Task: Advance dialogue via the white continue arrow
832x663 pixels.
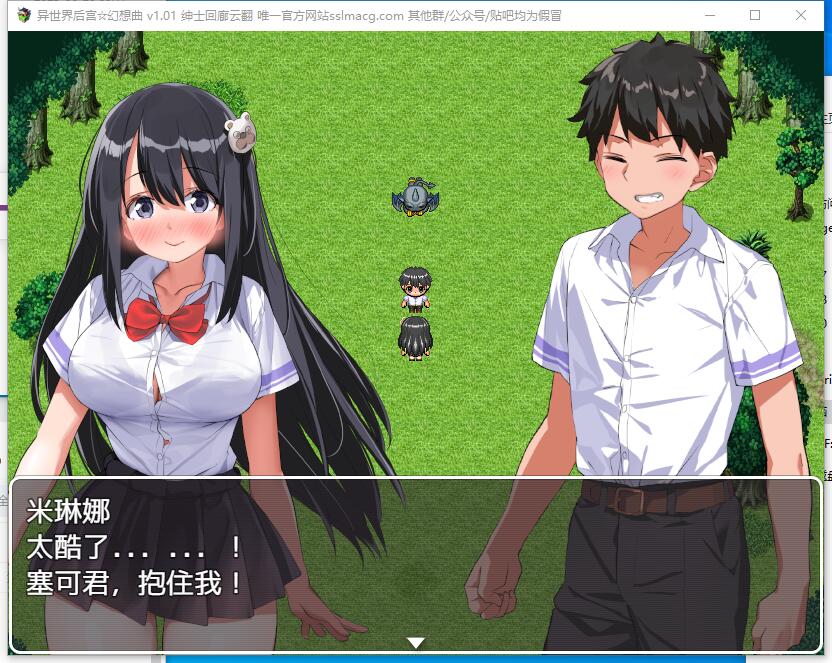Action: click(416, 642)
